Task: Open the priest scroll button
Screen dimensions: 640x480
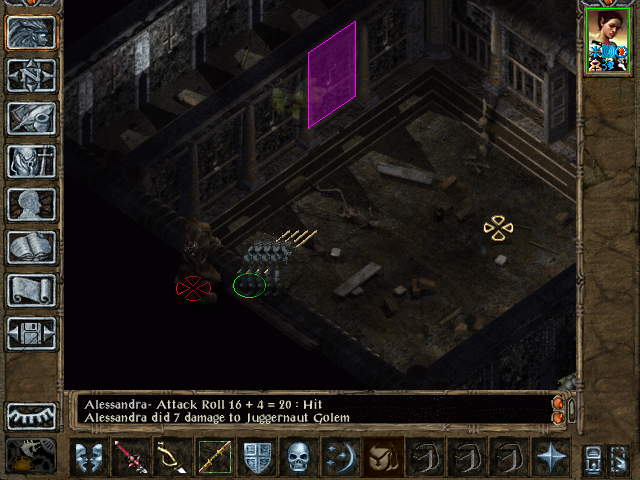Action: 31,290
